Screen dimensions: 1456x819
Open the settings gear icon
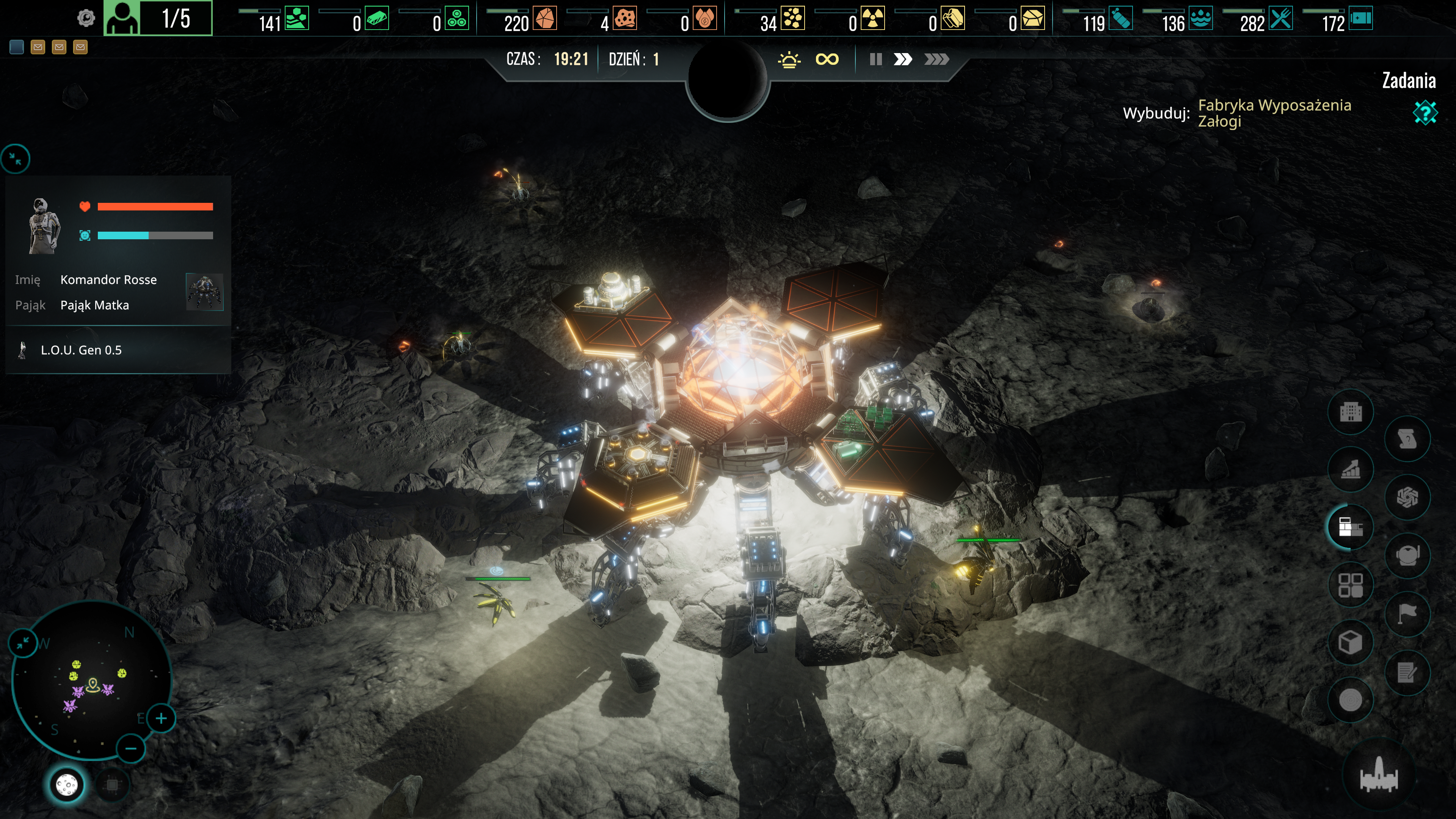click(x=86, y=19)
